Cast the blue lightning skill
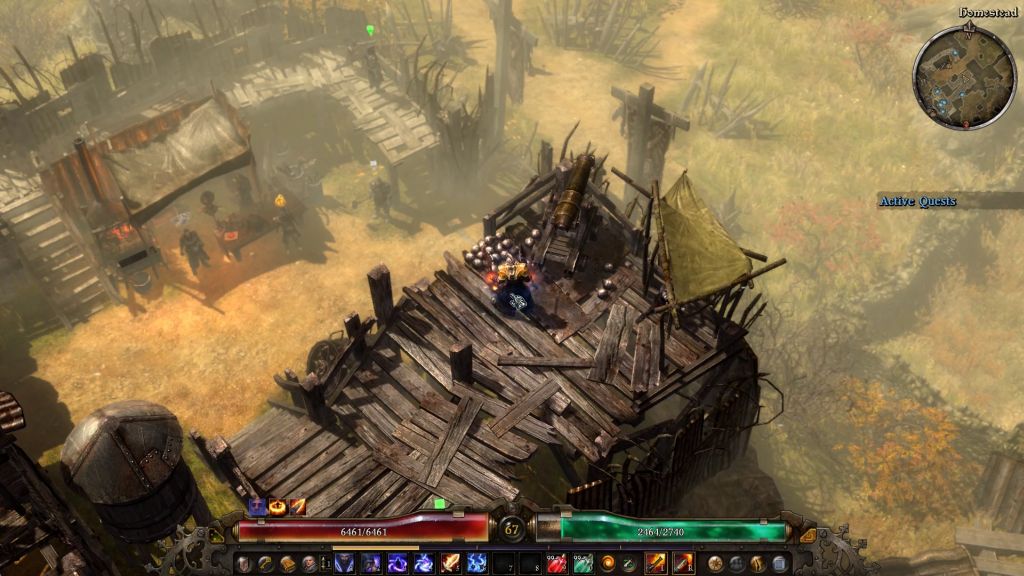Screen dimensions: 1024x576 click(477, 564)
